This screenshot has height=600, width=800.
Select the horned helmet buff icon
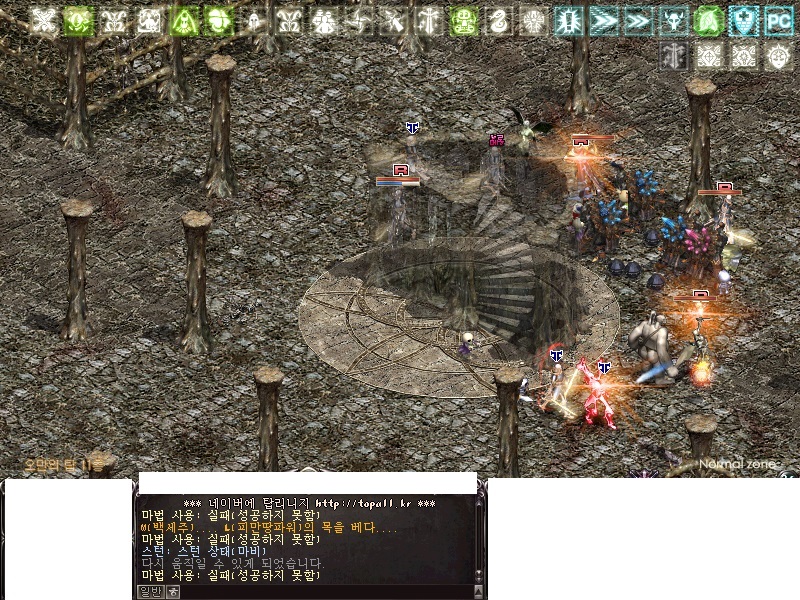673,21
